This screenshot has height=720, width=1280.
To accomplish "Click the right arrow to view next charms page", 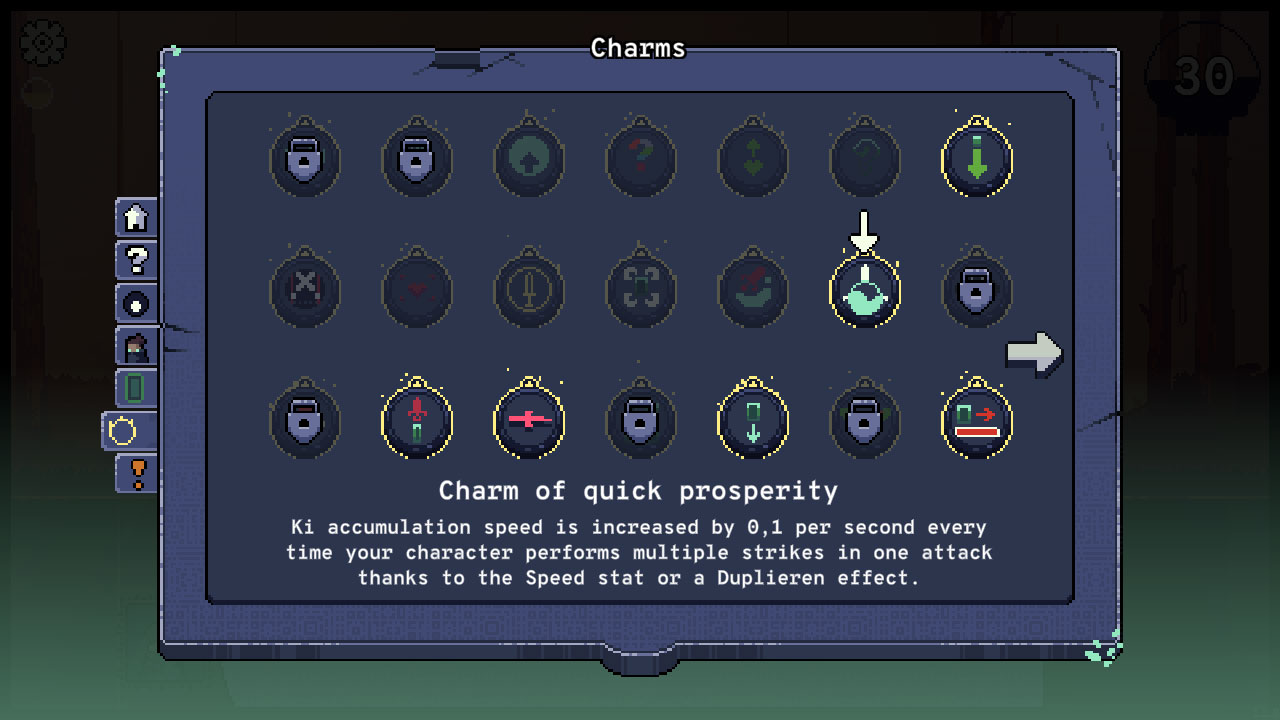I will (x=1035, y=351).
